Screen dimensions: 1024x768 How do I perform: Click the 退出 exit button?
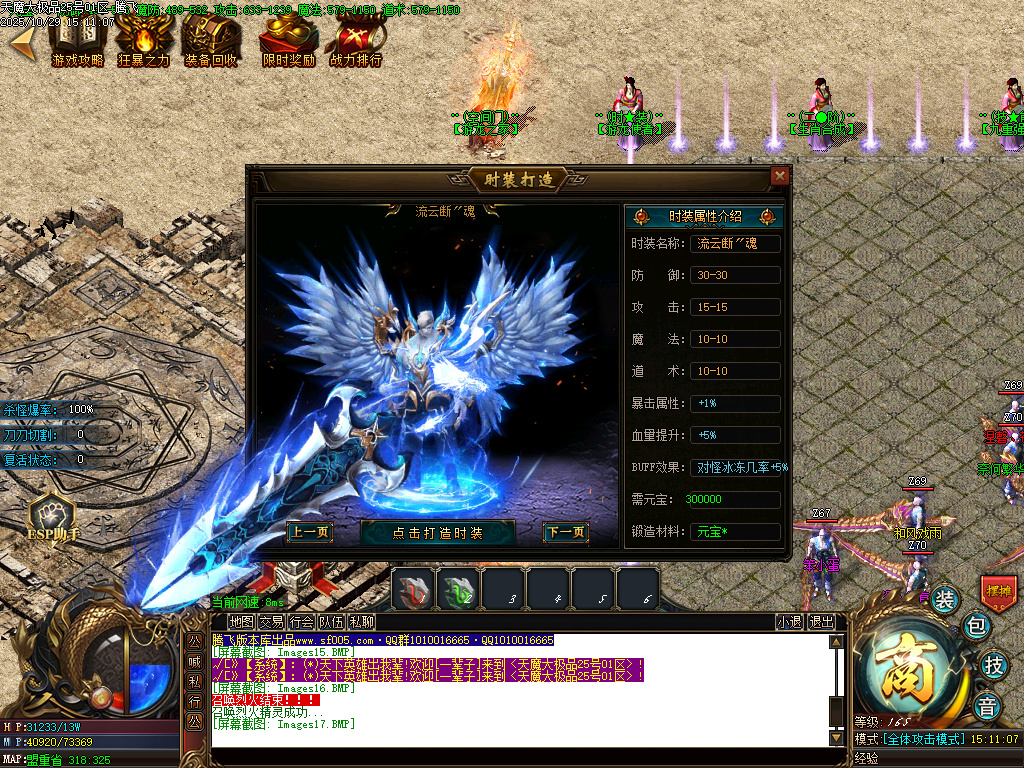(821, 622)
